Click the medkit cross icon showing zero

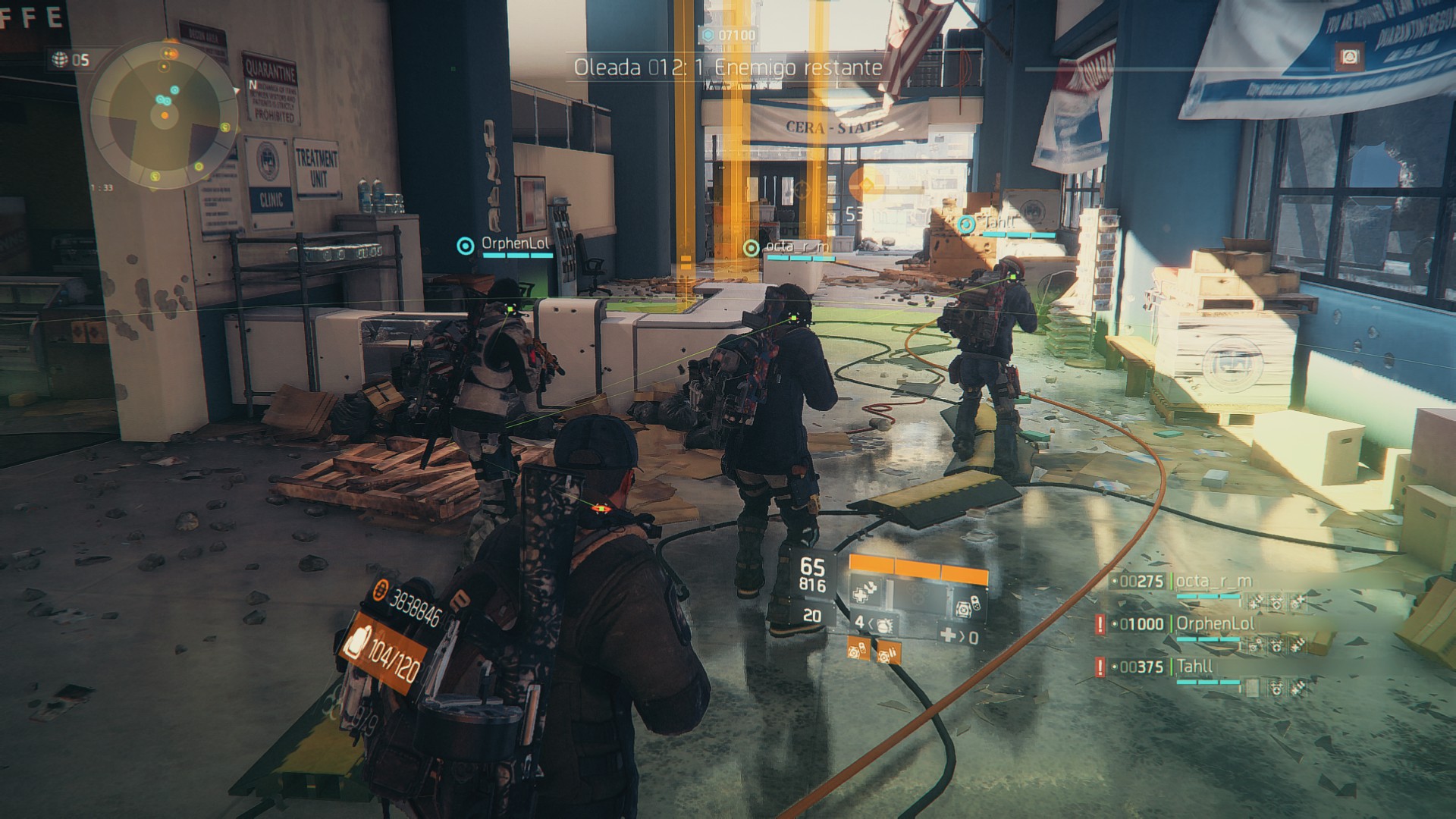click(x=949, y=635)
